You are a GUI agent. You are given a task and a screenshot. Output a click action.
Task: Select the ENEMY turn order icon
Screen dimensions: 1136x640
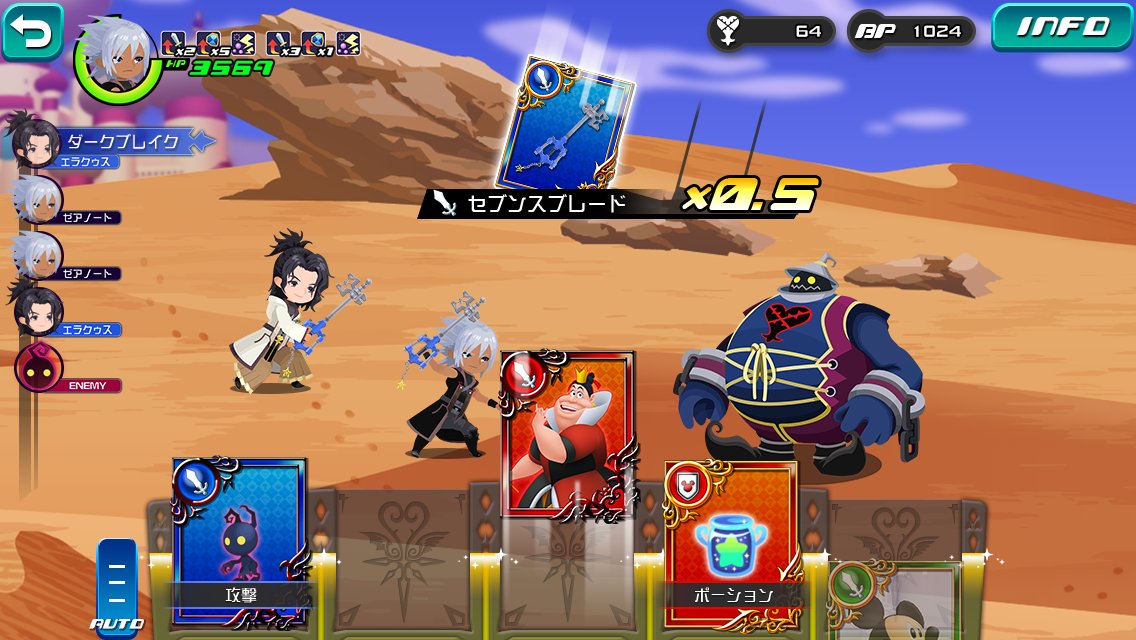pos(38,367)
